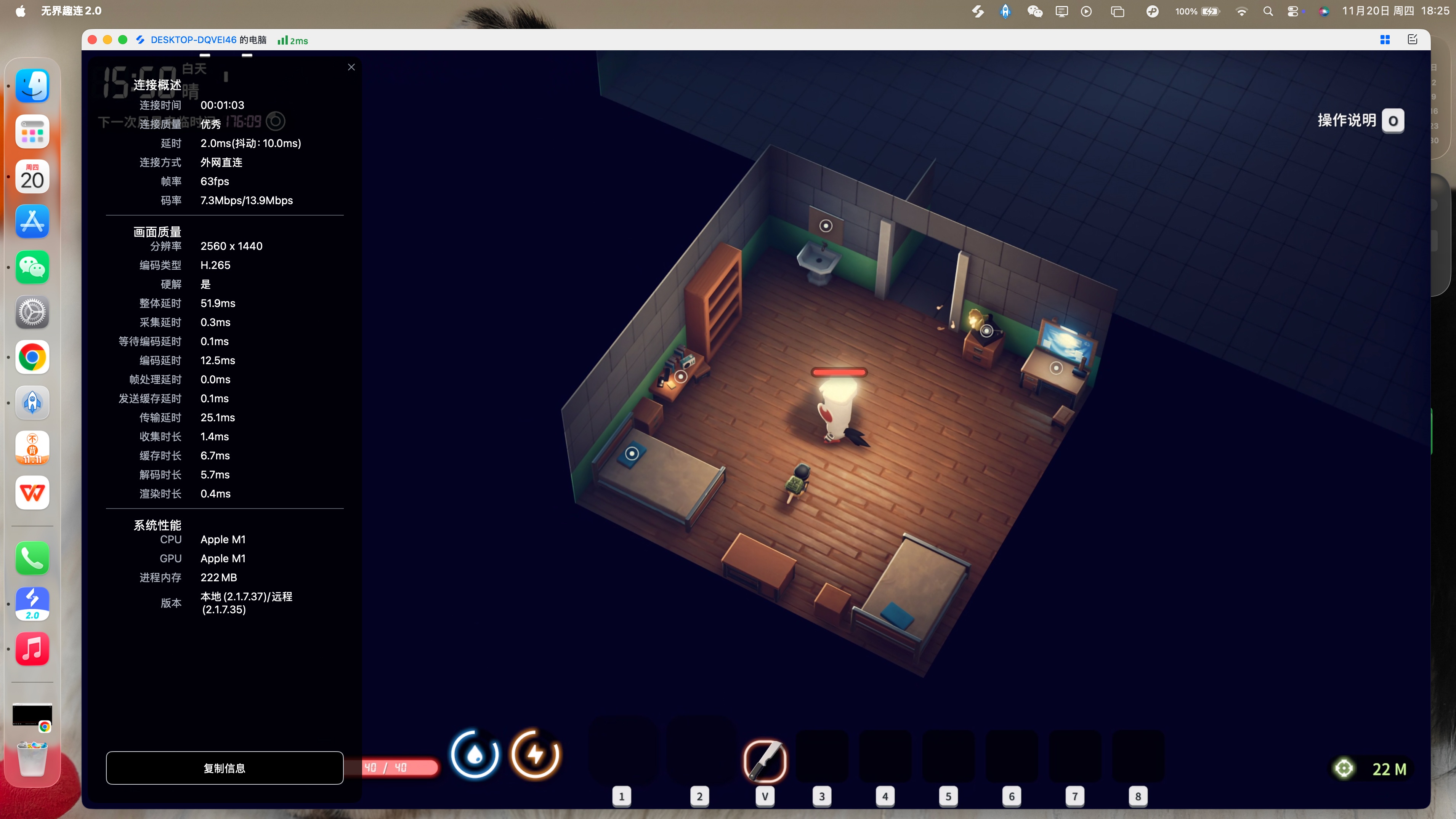
Task: Activate the lightning bolt ability icon
Action: (x=535, y=754)
